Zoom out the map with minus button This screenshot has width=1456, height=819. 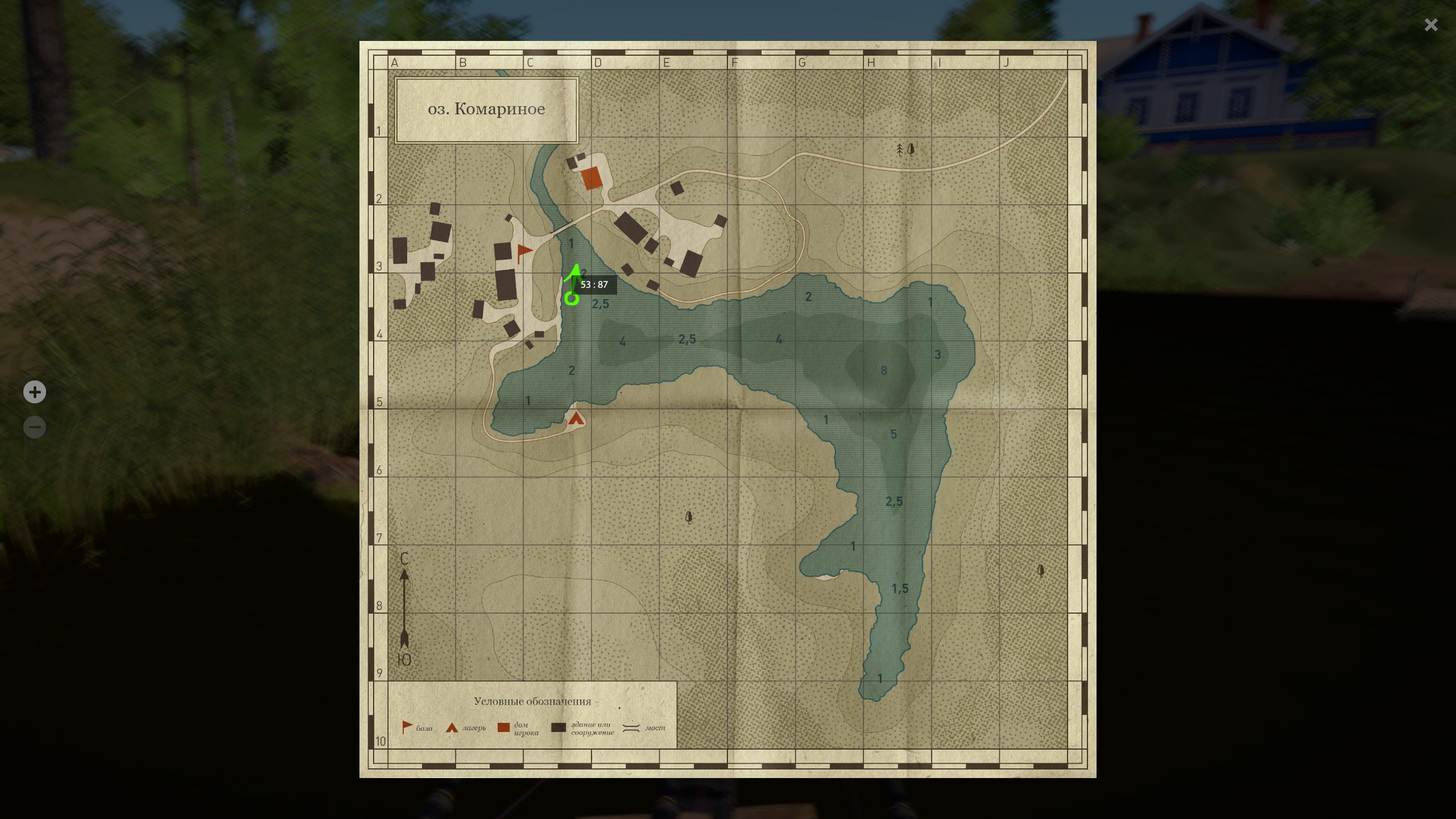point(35,427)
